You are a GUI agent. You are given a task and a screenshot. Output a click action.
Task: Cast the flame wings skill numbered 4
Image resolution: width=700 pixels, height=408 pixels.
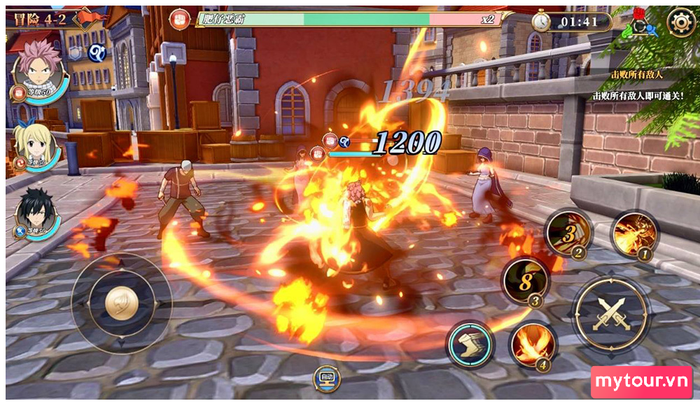pyautogui.click(x=533, y=345)
